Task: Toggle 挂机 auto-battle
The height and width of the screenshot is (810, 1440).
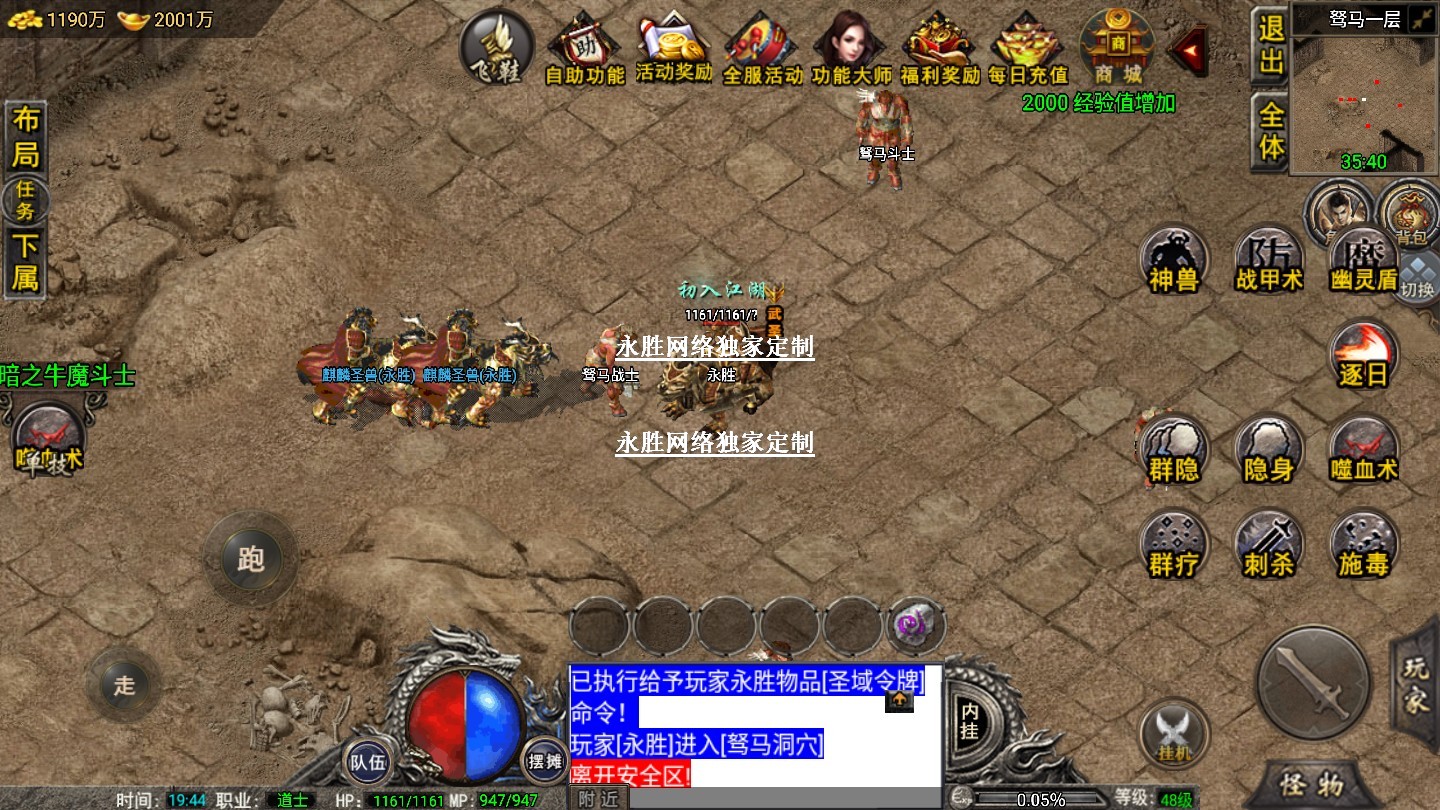Action: [1176, 734]
